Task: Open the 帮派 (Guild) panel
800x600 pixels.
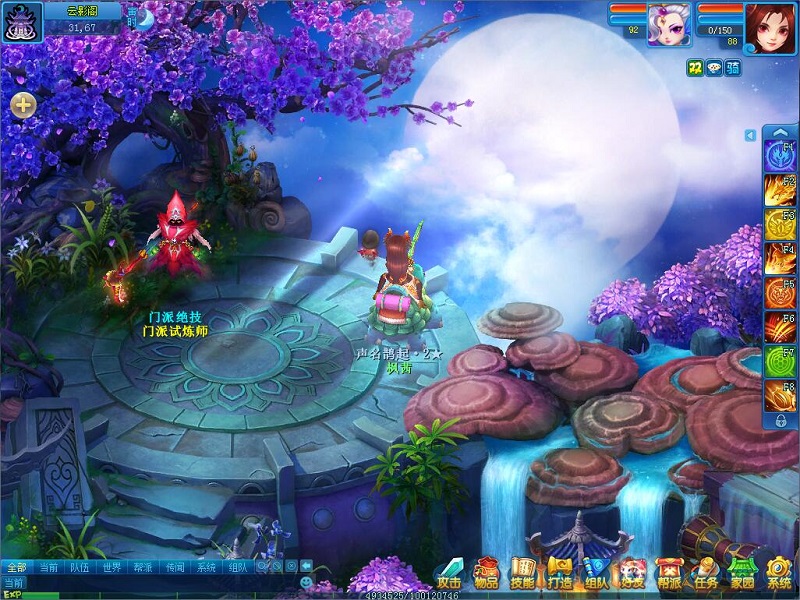Action: (668, 573)
